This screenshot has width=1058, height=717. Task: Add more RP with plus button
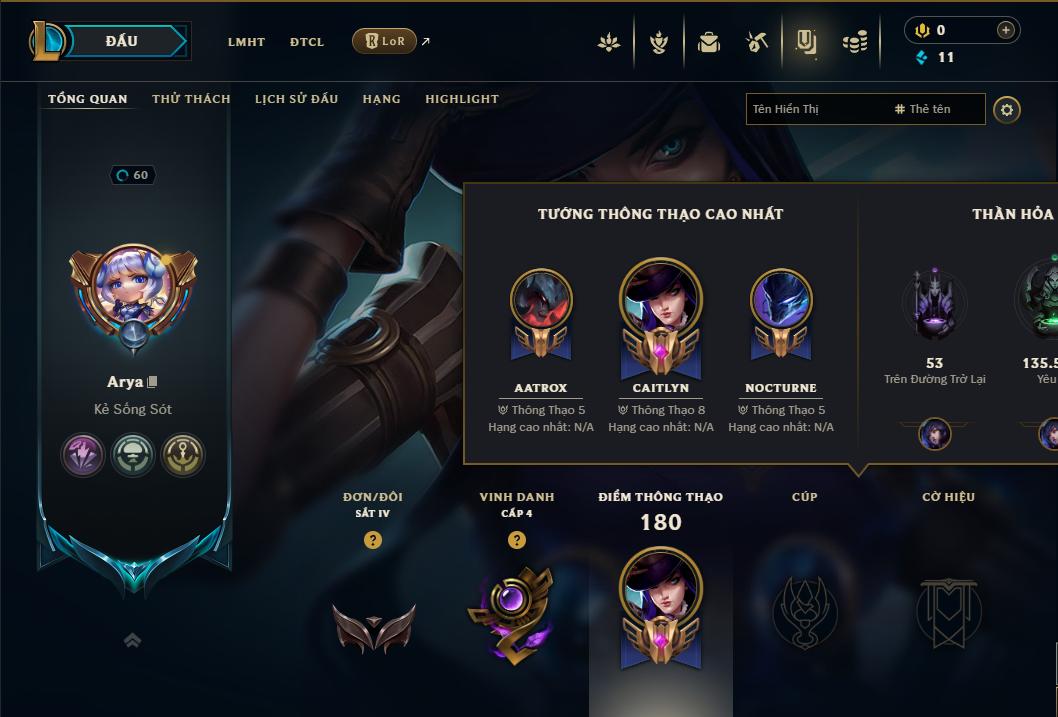[1005, 31]
